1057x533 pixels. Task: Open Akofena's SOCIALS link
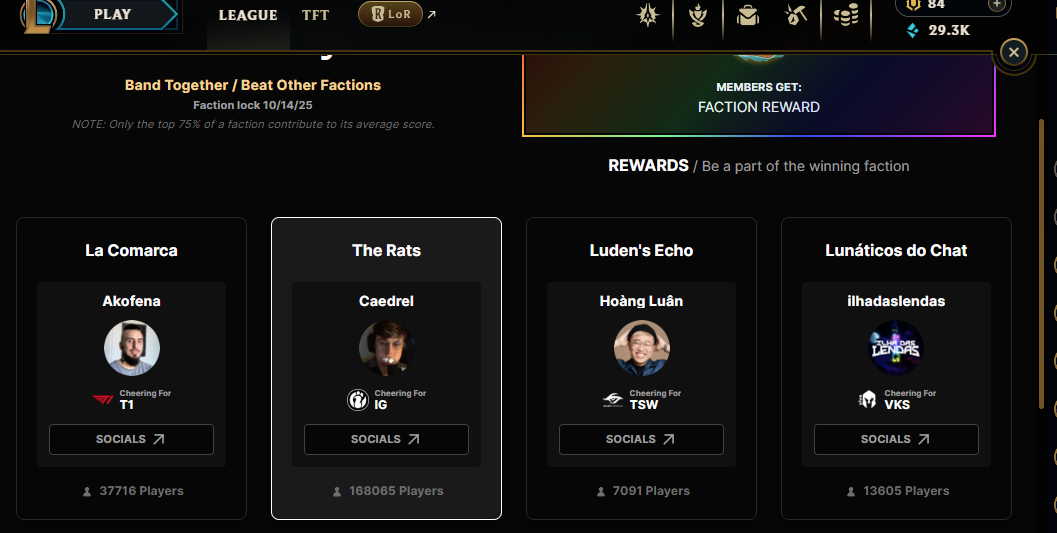pyautogui.click(x=131, y=439)
